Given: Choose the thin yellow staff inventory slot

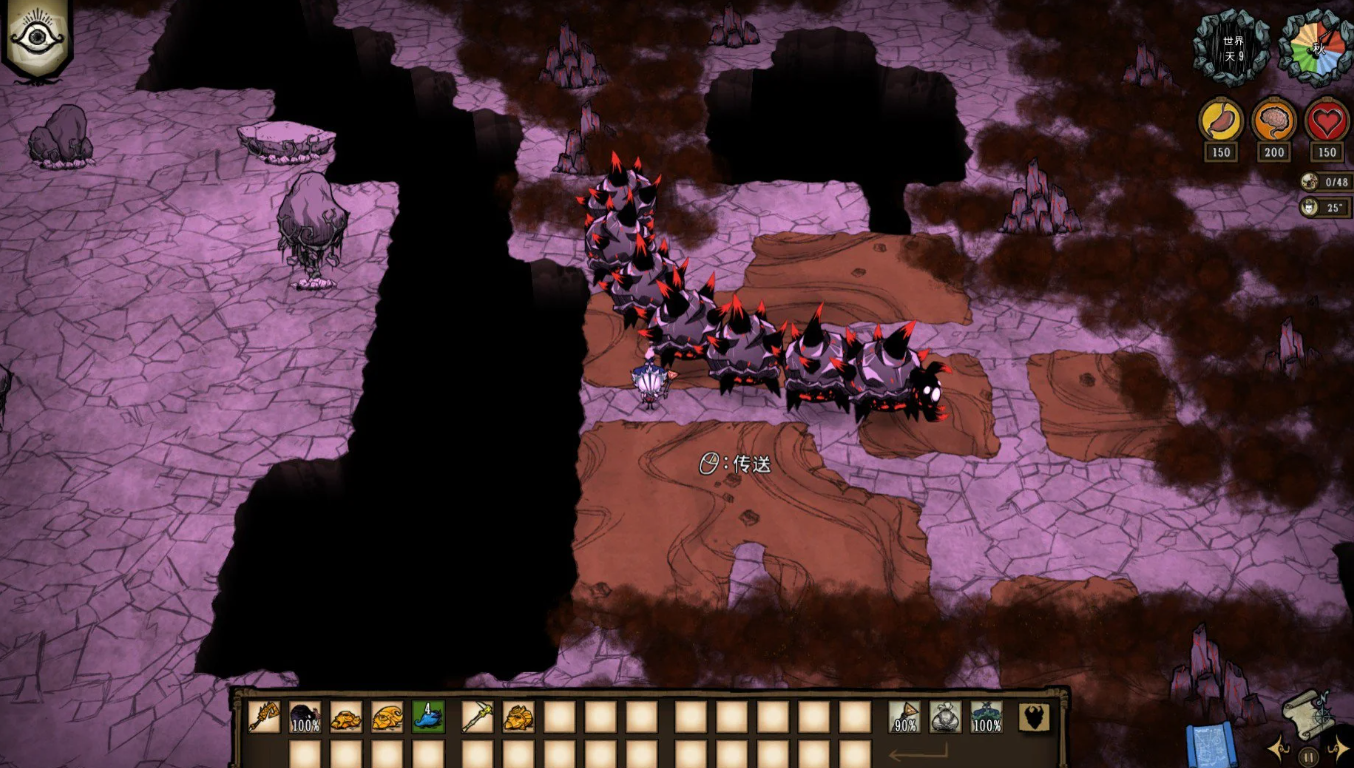Looking at the screenshot, I should [477, 716].
